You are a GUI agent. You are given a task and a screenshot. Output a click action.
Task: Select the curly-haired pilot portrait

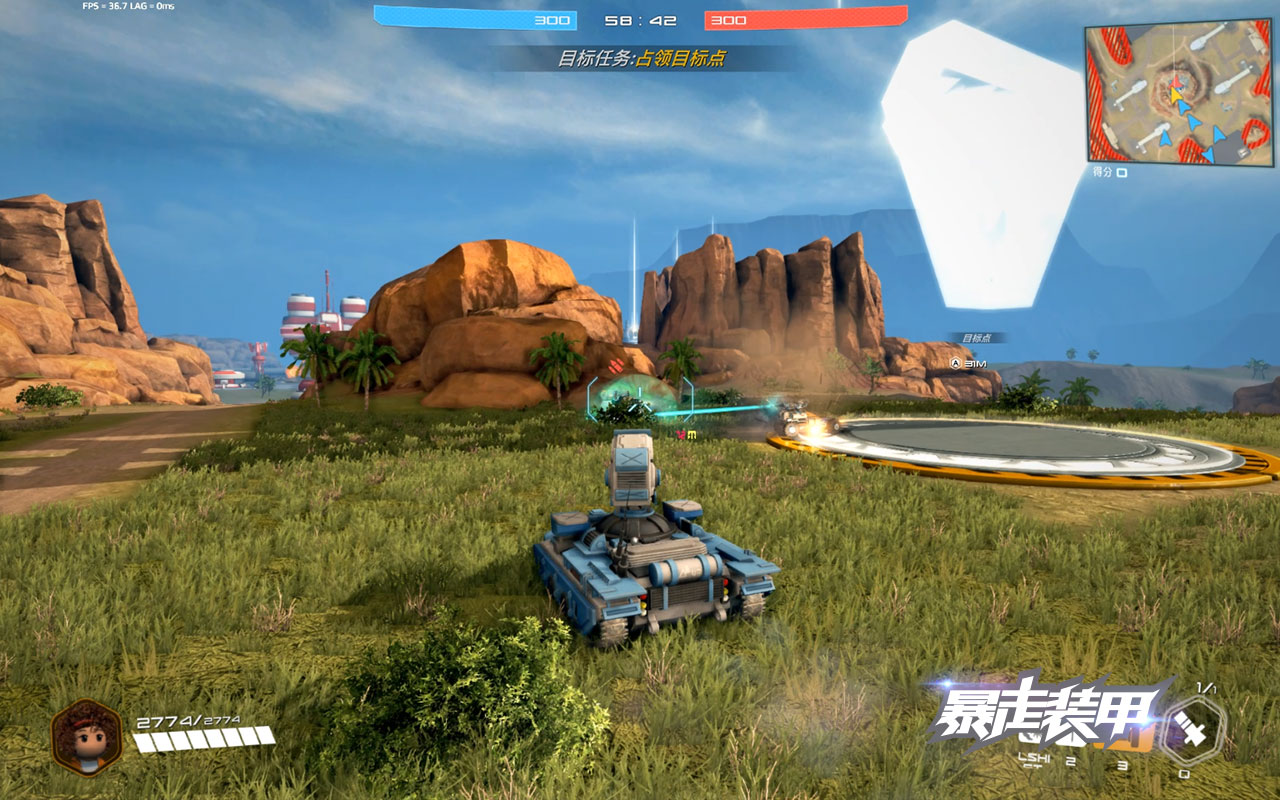87,737
